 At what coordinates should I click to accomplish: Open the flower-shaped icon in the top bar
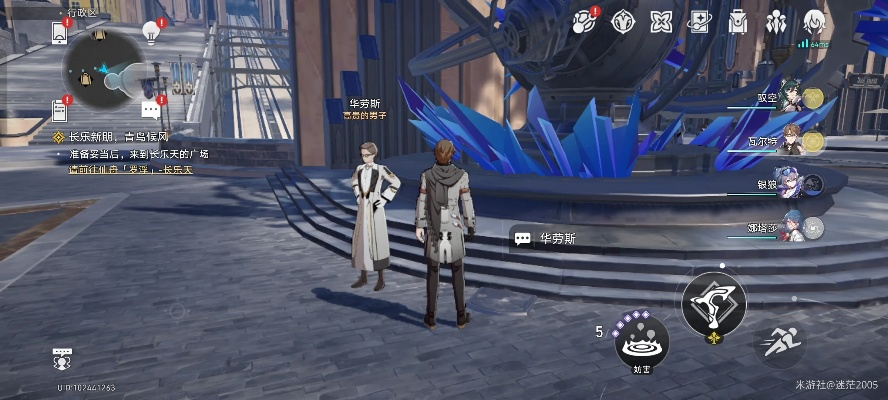[660, 21]
